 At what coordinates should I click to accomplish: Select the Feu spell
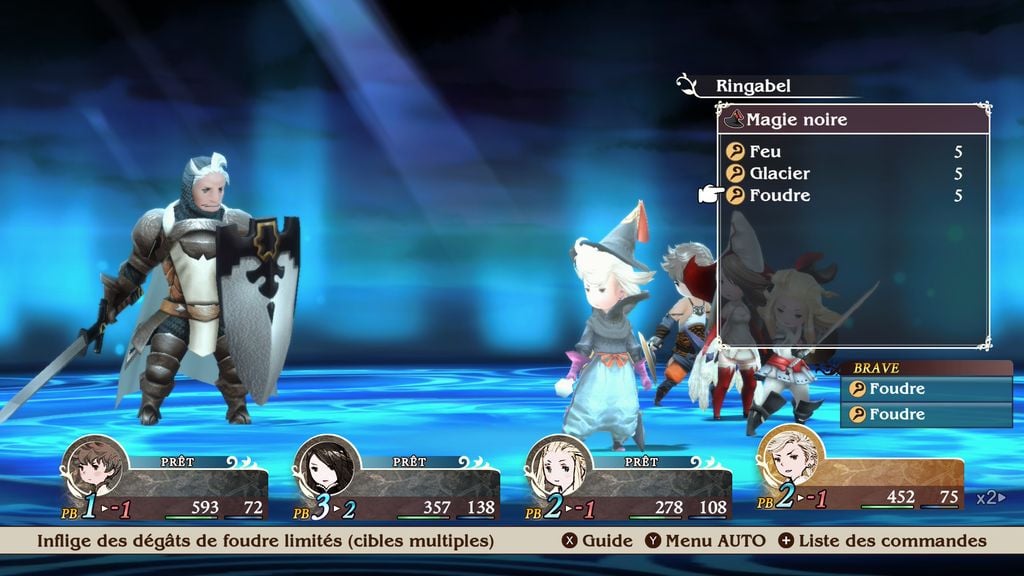coord(766,152)
